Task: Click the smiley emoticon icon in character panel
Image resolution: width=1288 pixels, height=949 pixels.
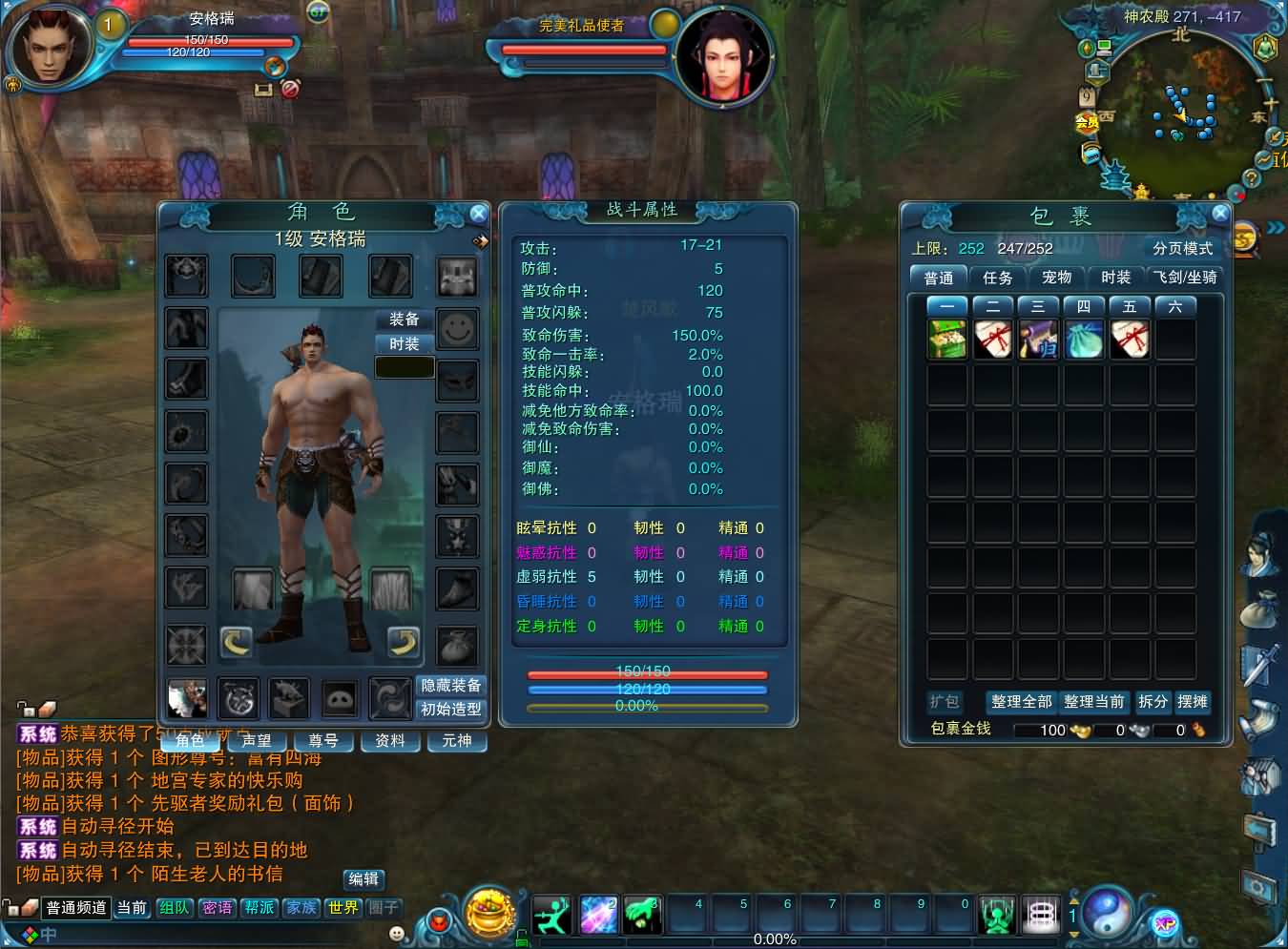Action: (457, 331)
